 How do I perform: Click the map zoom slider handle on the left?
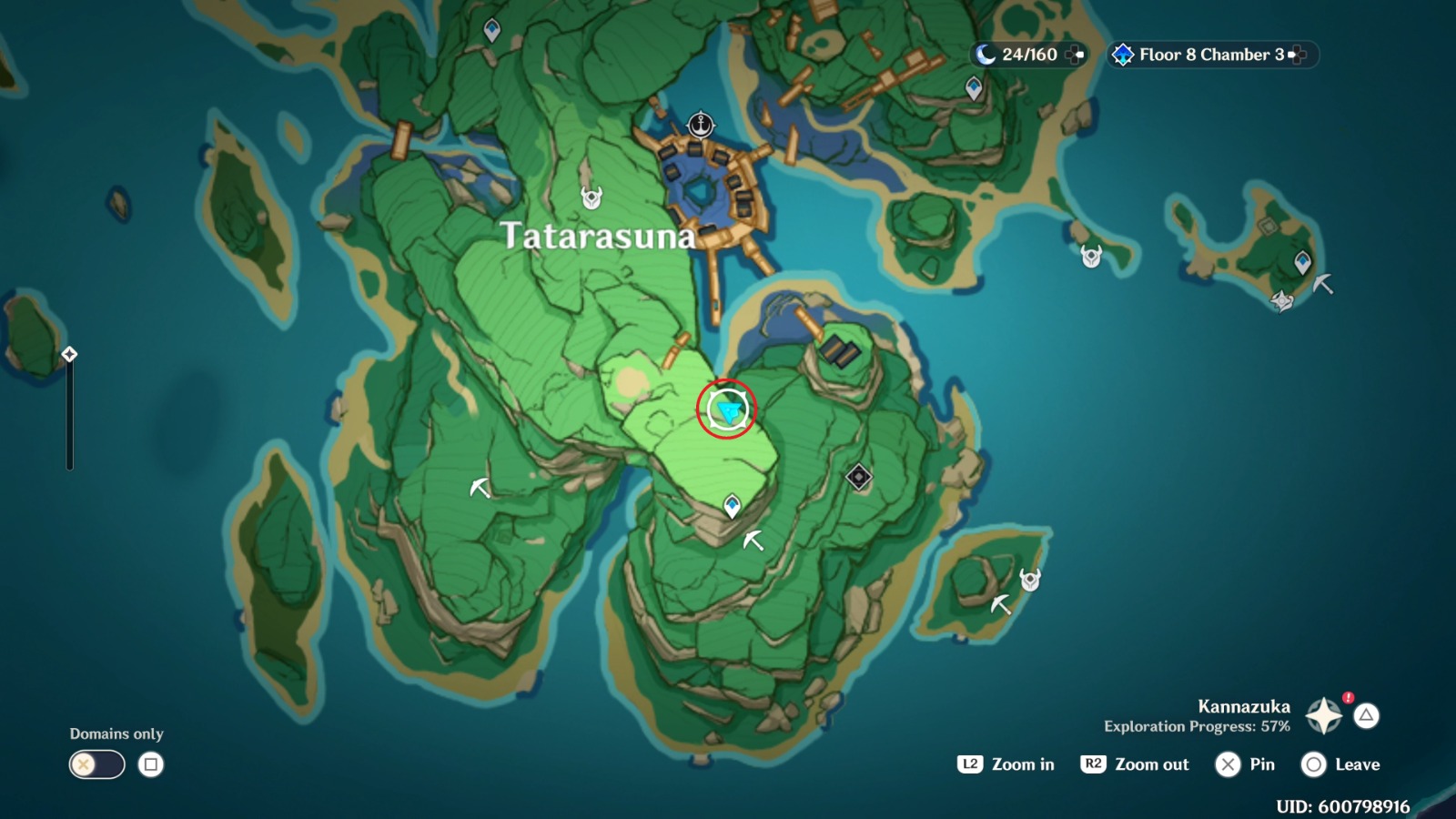click(68, 355)
